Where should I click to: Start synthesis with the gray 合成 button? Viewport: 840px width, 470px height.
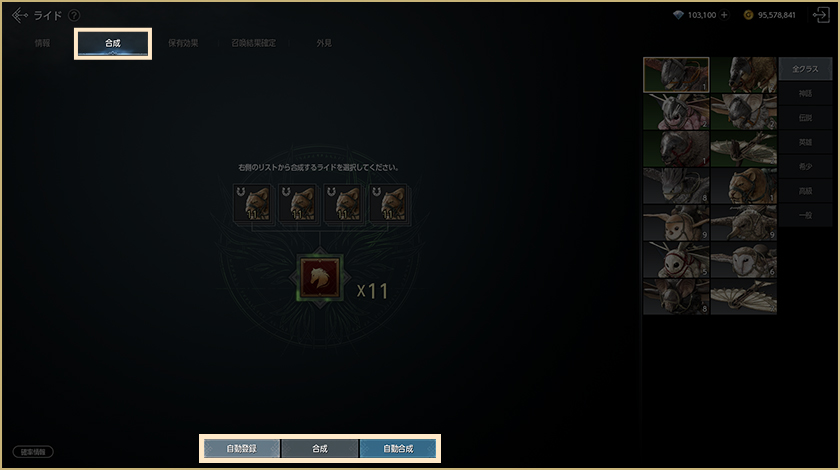319,448
